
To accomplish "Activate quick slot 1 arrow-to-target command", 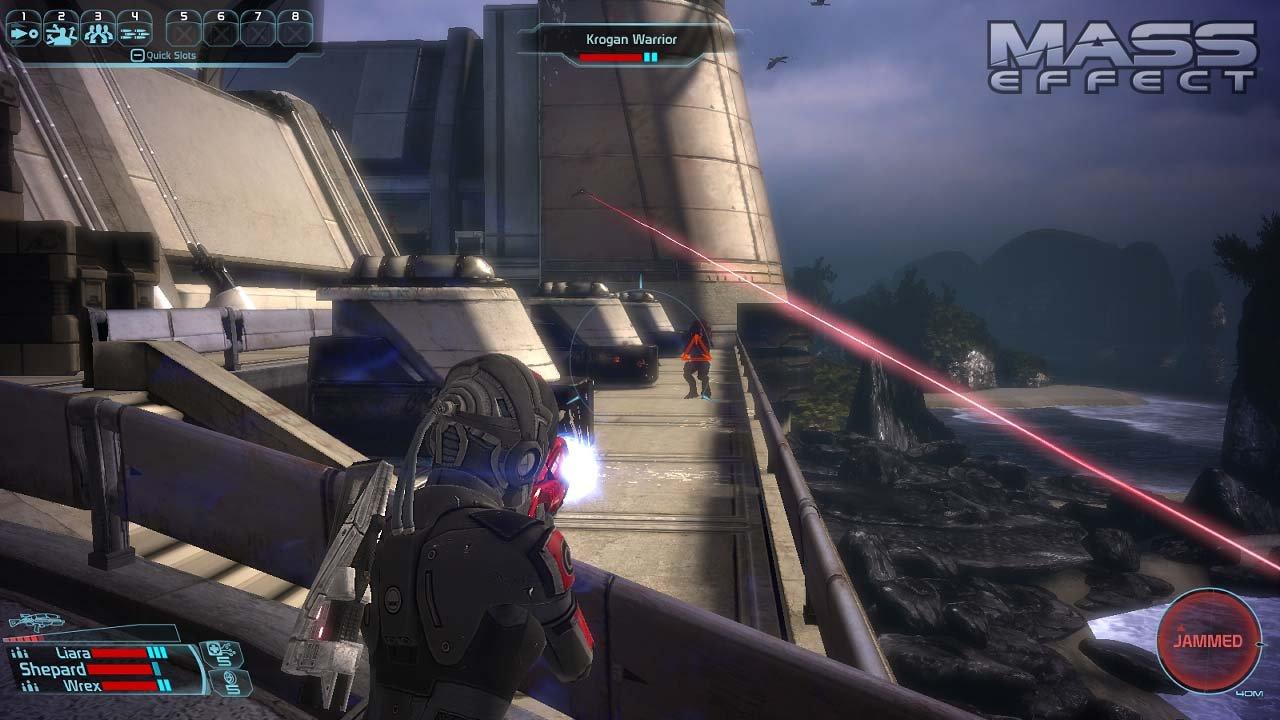I will (x=23, y=33).
